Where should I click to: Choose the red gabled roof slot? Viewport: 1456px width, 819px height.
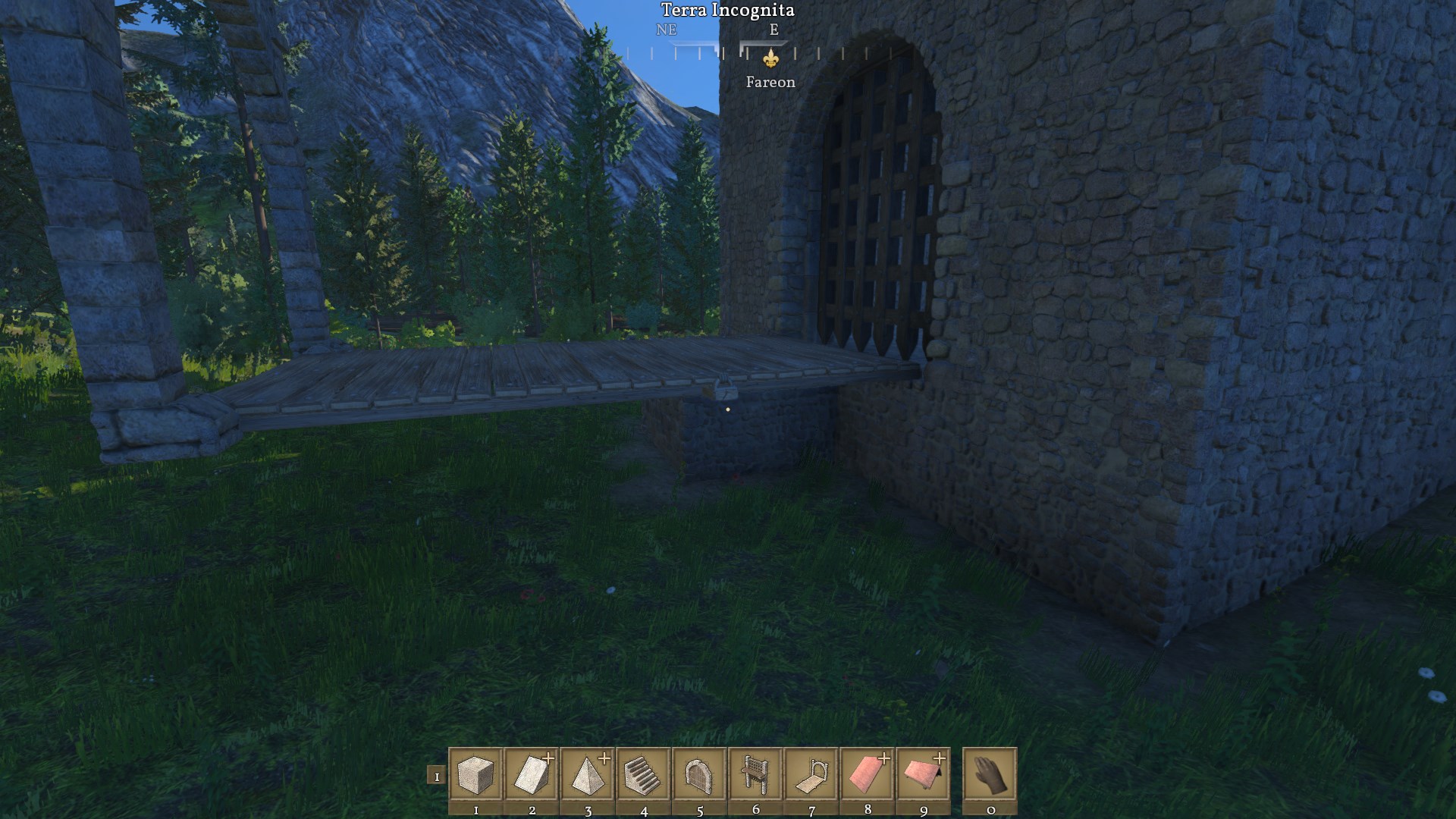(924, 774)
